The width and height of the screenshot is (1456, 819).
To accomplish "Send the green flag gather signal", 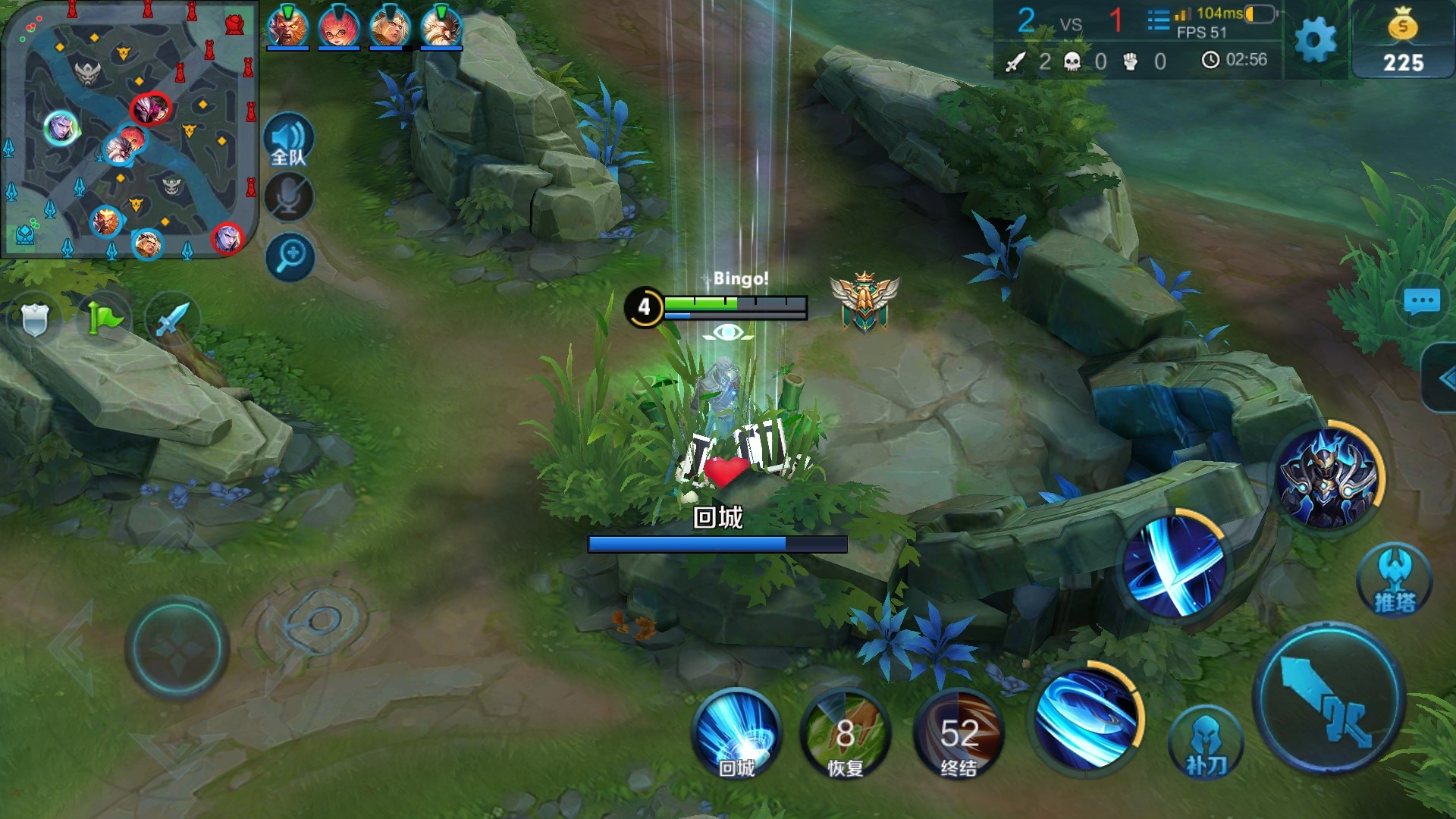I will [x=104, y=318].
